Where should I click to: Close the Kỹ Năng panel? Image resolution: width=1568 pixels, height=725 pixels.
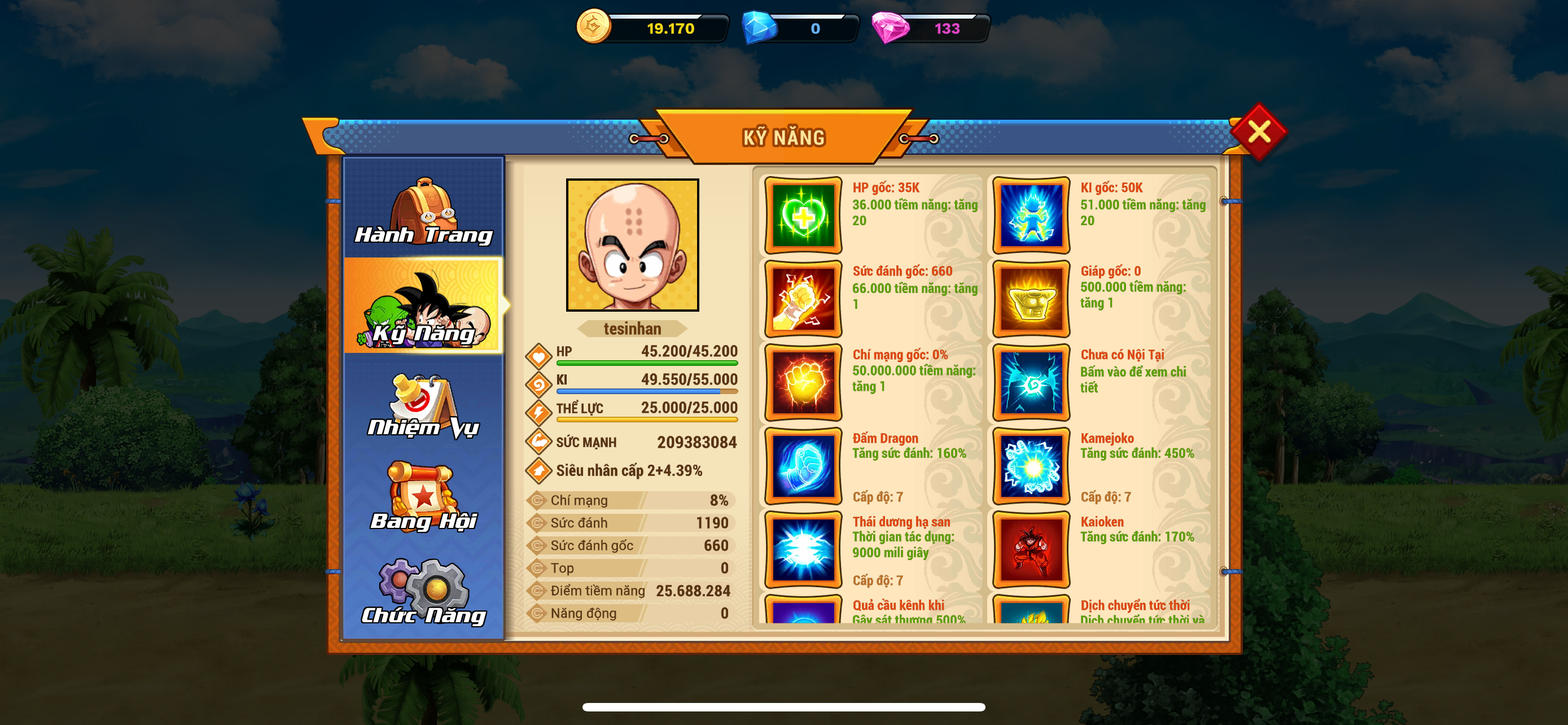(1258, 132)
